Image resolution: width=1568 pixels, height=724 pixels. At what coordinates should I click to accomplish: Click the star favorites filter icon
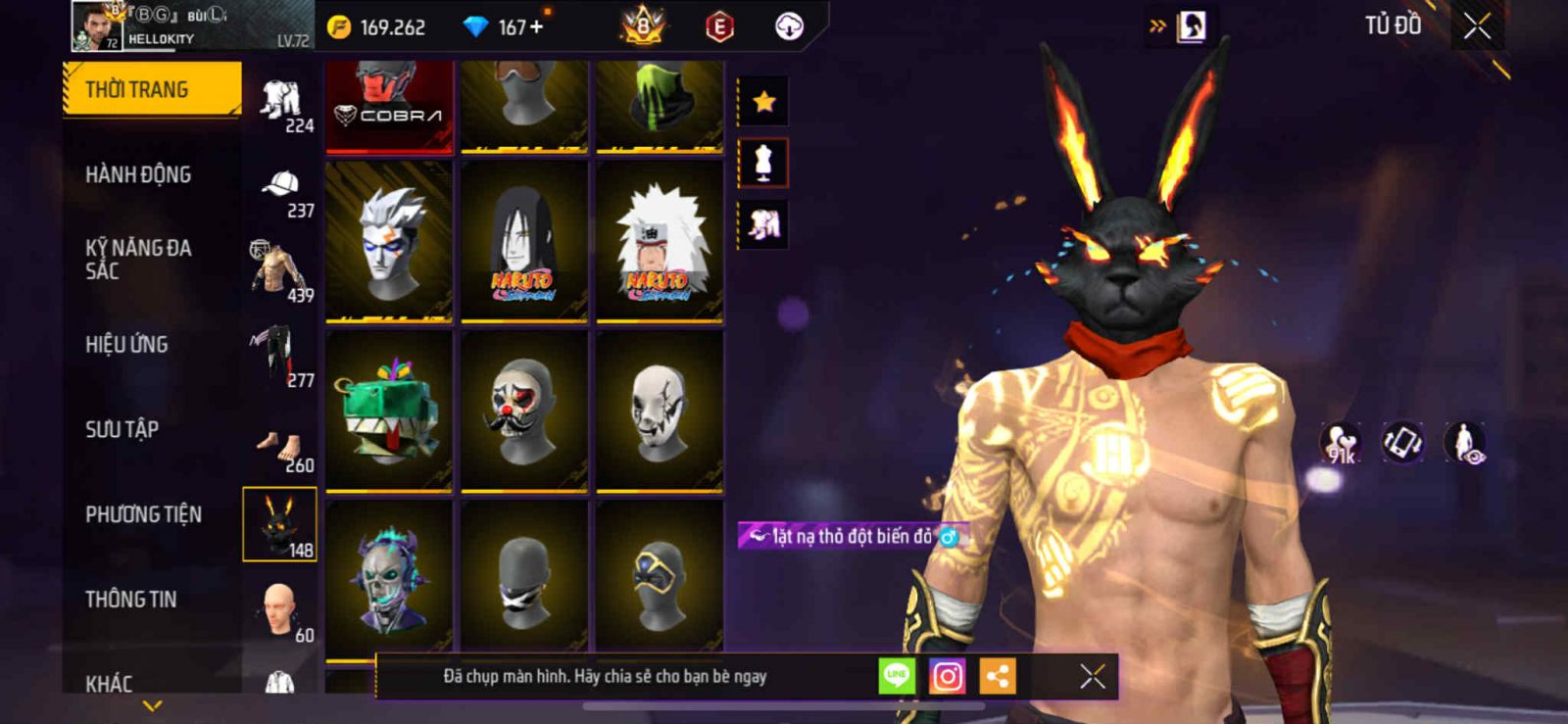pos(763,101)
